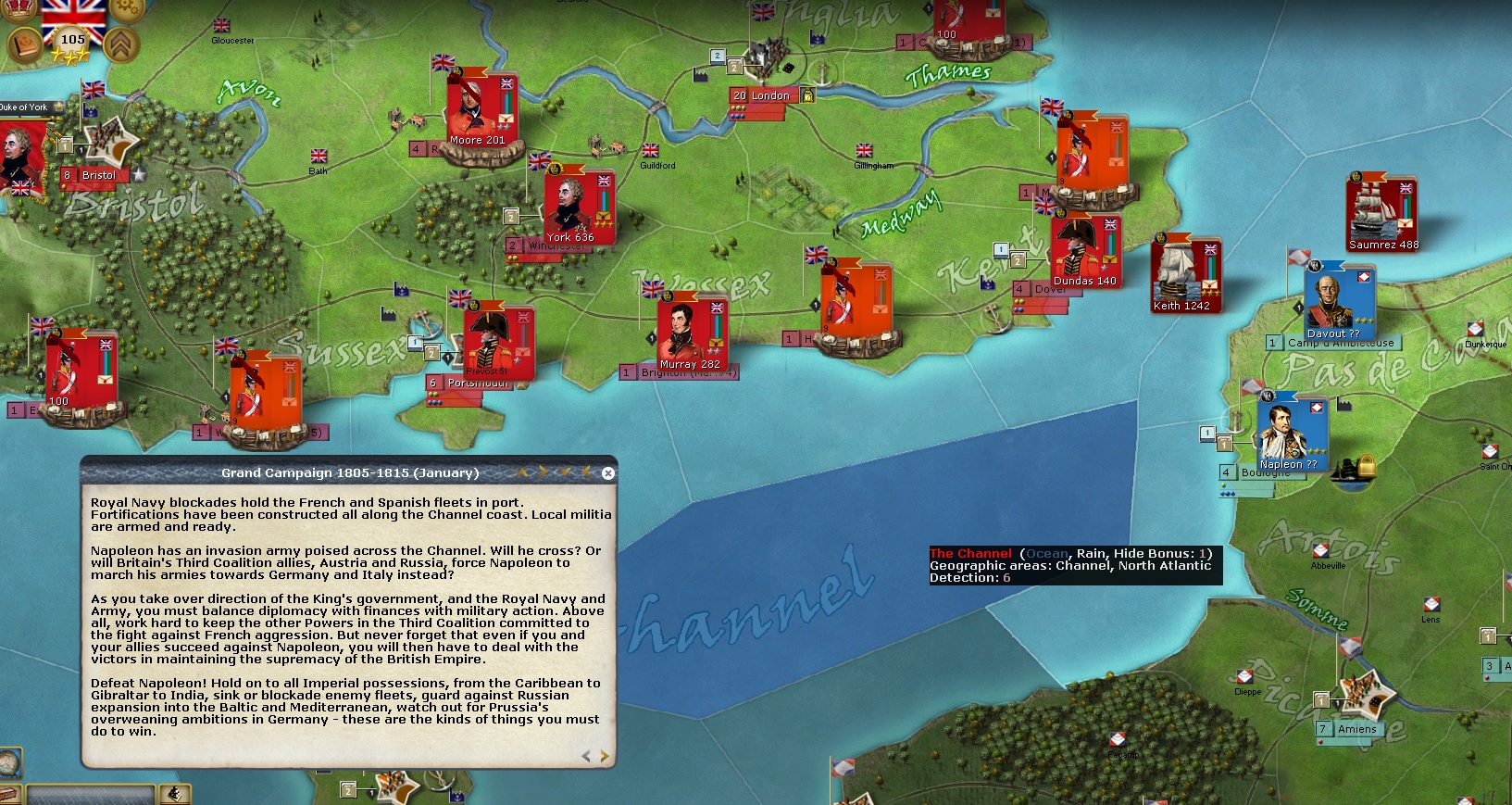Click the chess pieces icon button
Viewport: 1512px width, 805px height.
[x=174, y=794]
